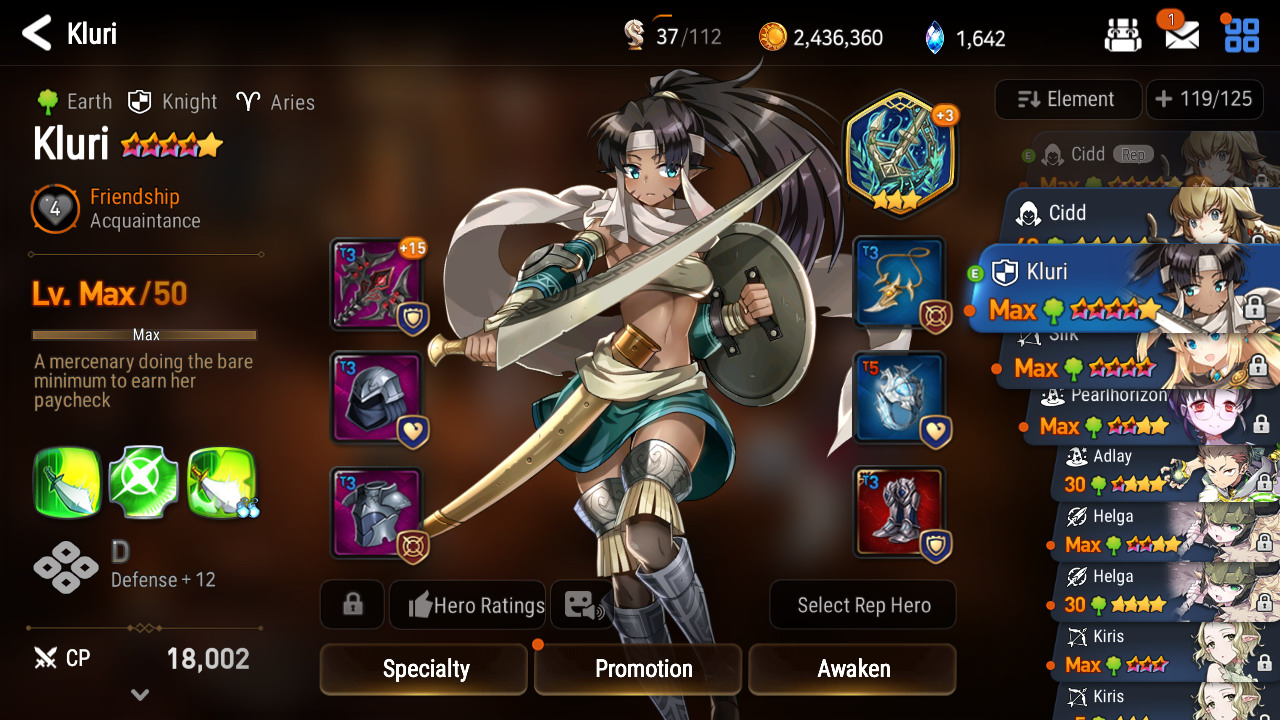Open the Awaken menu
Viewport: 1280px width, 720px height.
[853, 669]
